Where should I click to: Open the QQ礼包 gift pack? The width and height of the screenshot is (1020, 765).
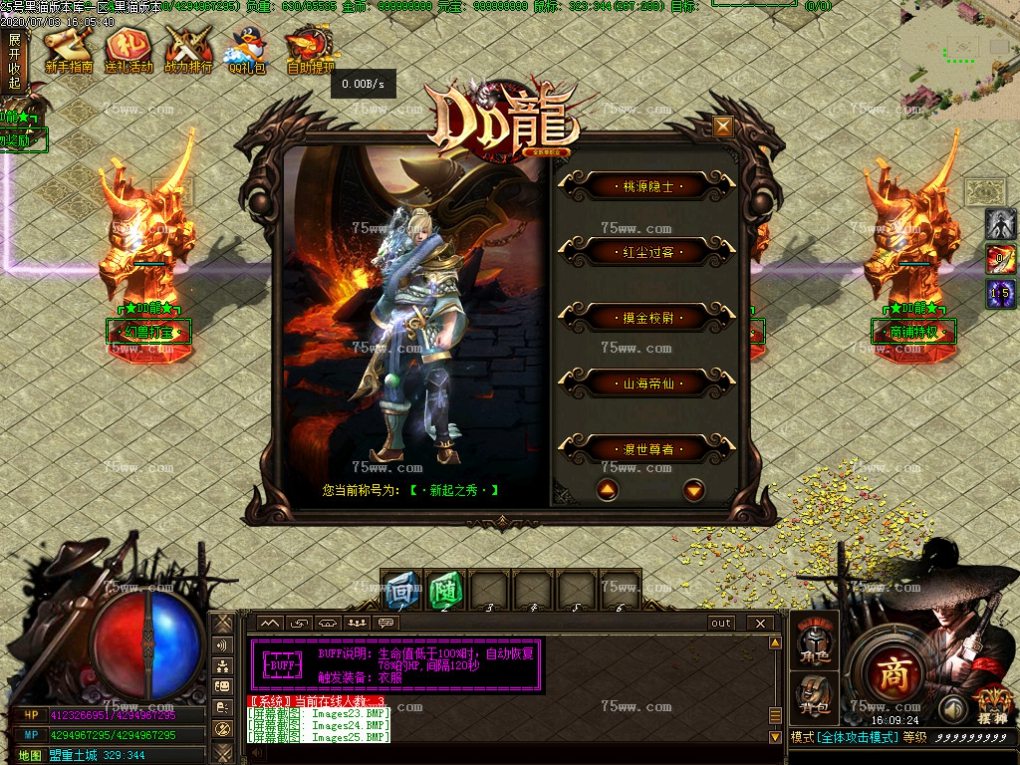(248, 49)
